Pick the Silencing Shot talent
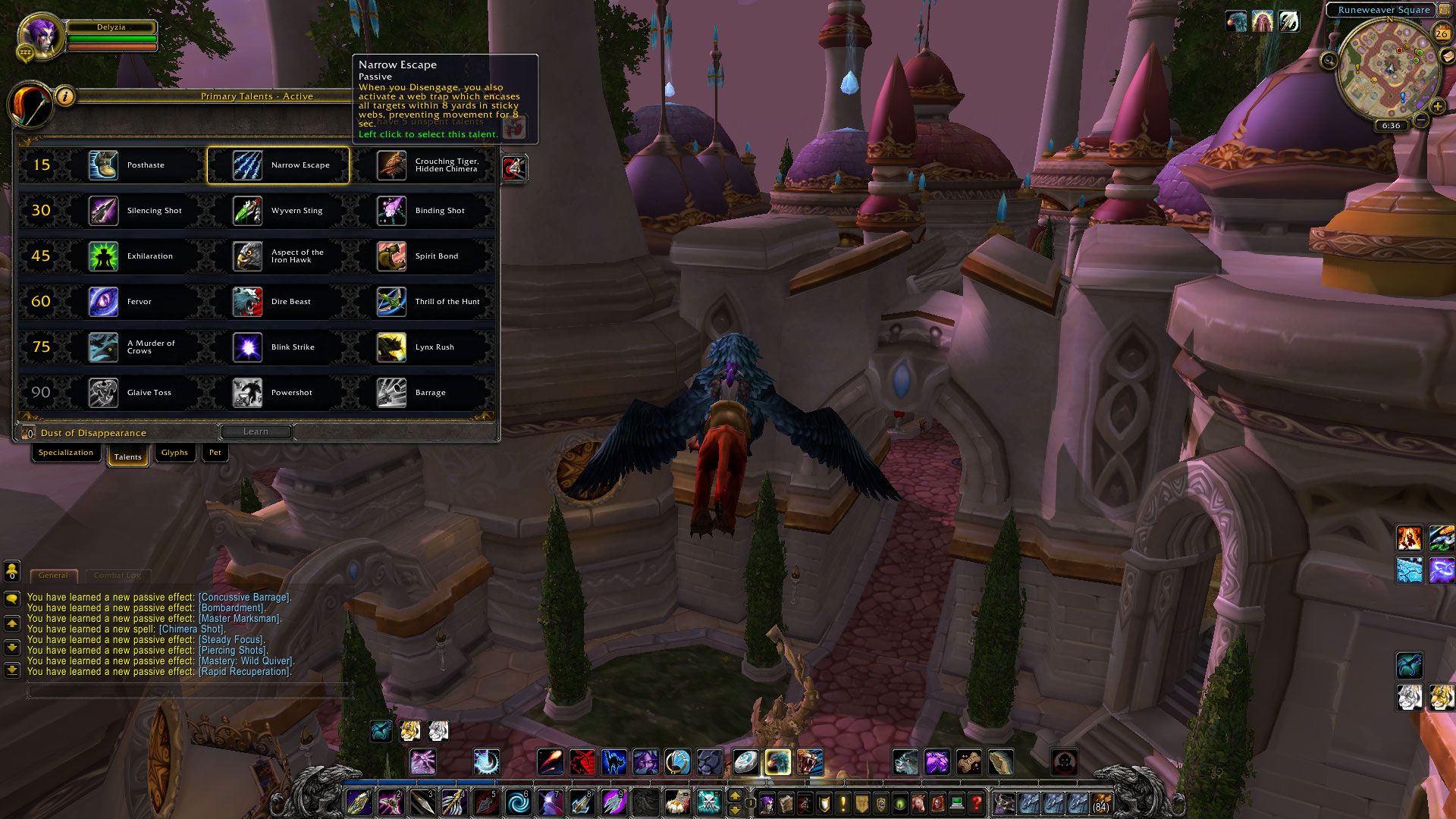Screen dimensions: 1456x819 (x=133, y=211)
